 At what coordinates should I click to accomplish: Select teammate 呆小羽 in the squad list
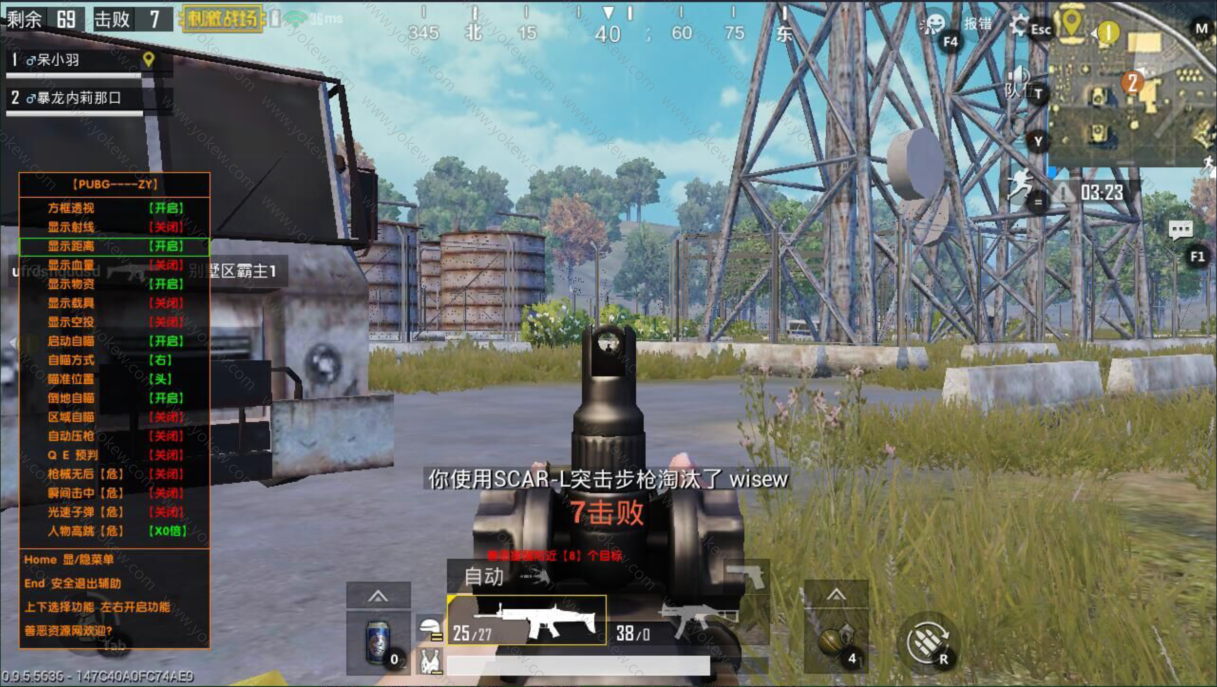(75, 60)
